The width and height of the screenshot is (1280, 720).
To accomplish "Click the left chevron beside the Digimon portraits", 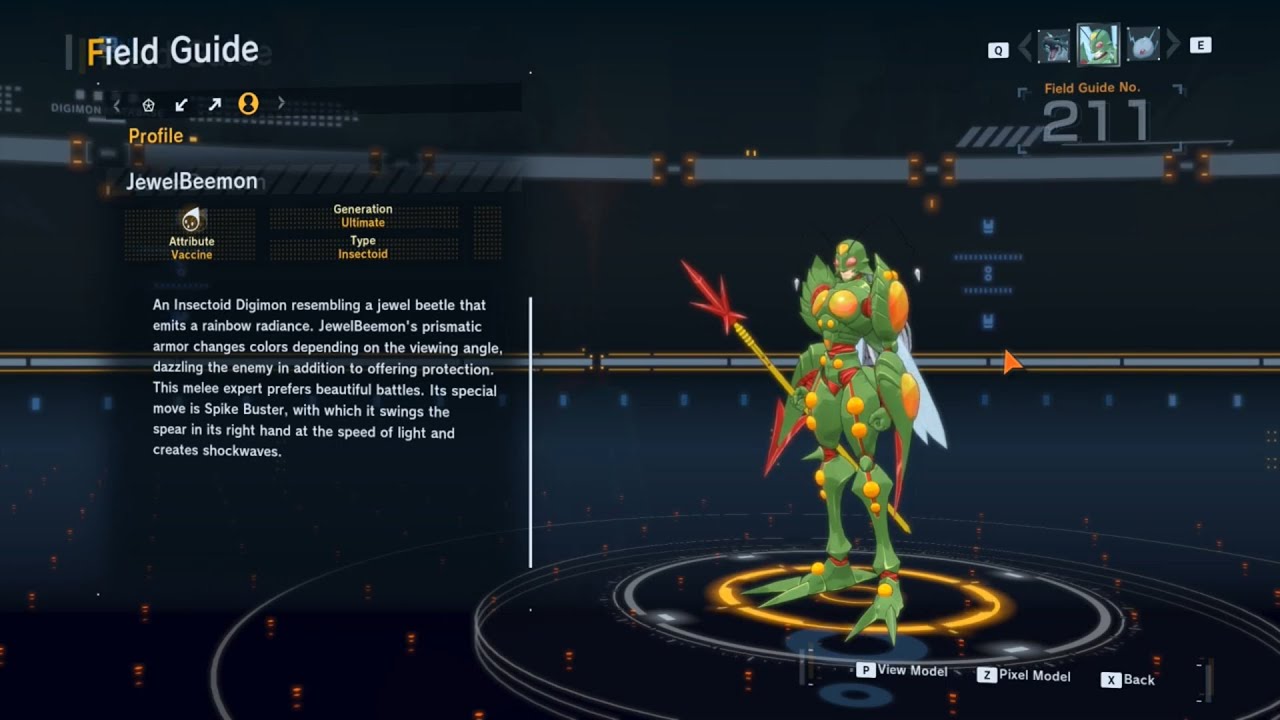I will (1025, 46).
